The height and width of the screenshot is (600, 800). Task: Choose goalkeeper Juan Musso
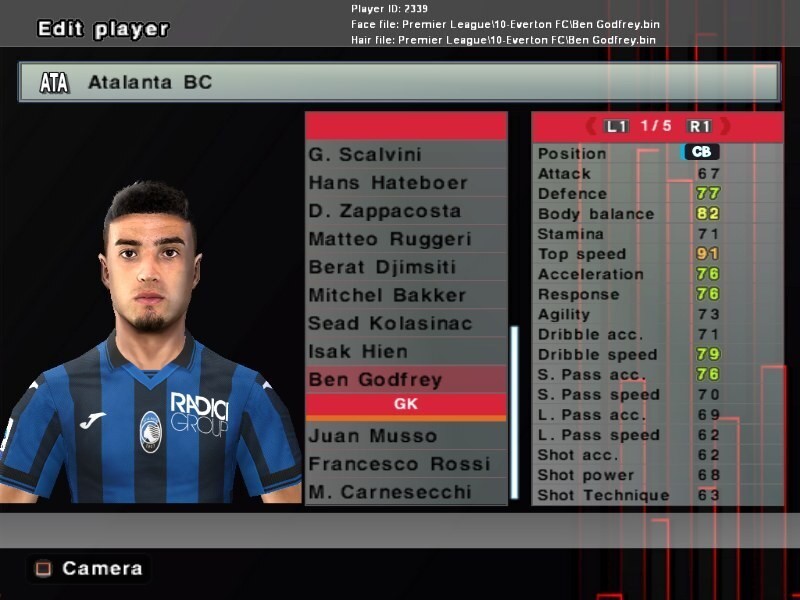pyautogui.click(x=405, y=436)
